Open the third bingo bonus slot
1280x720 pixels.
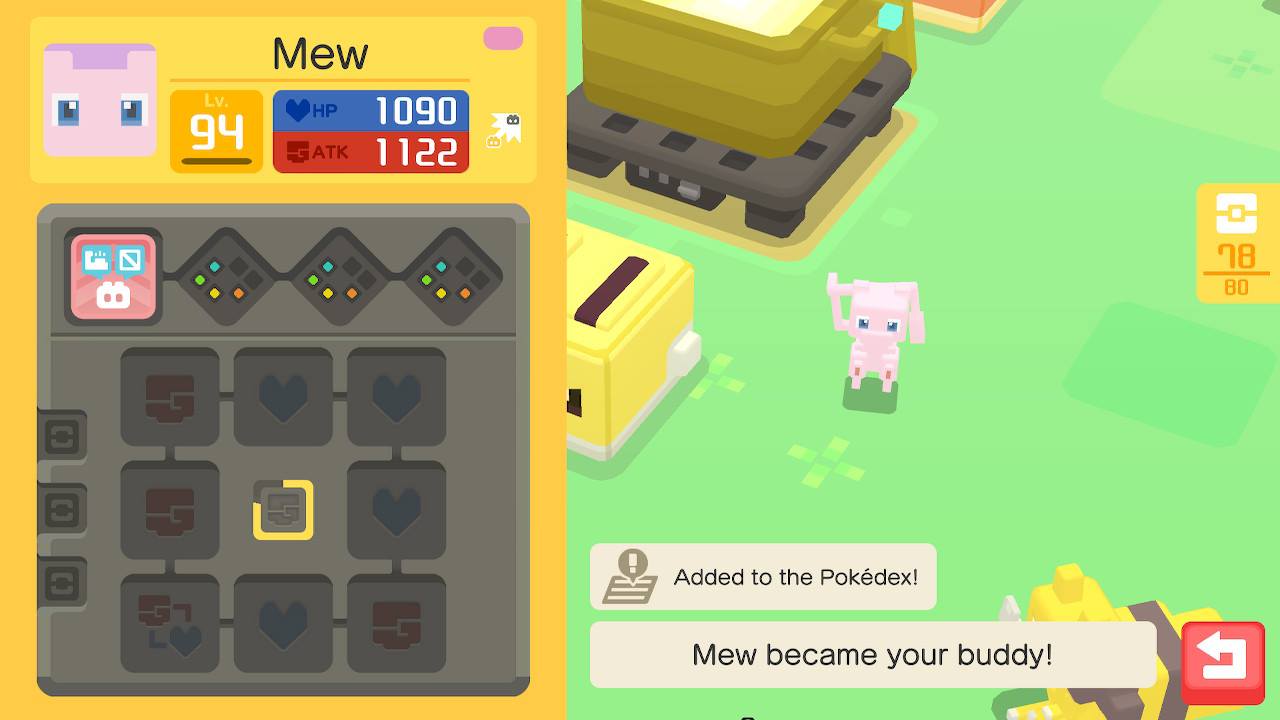(447, 276)
